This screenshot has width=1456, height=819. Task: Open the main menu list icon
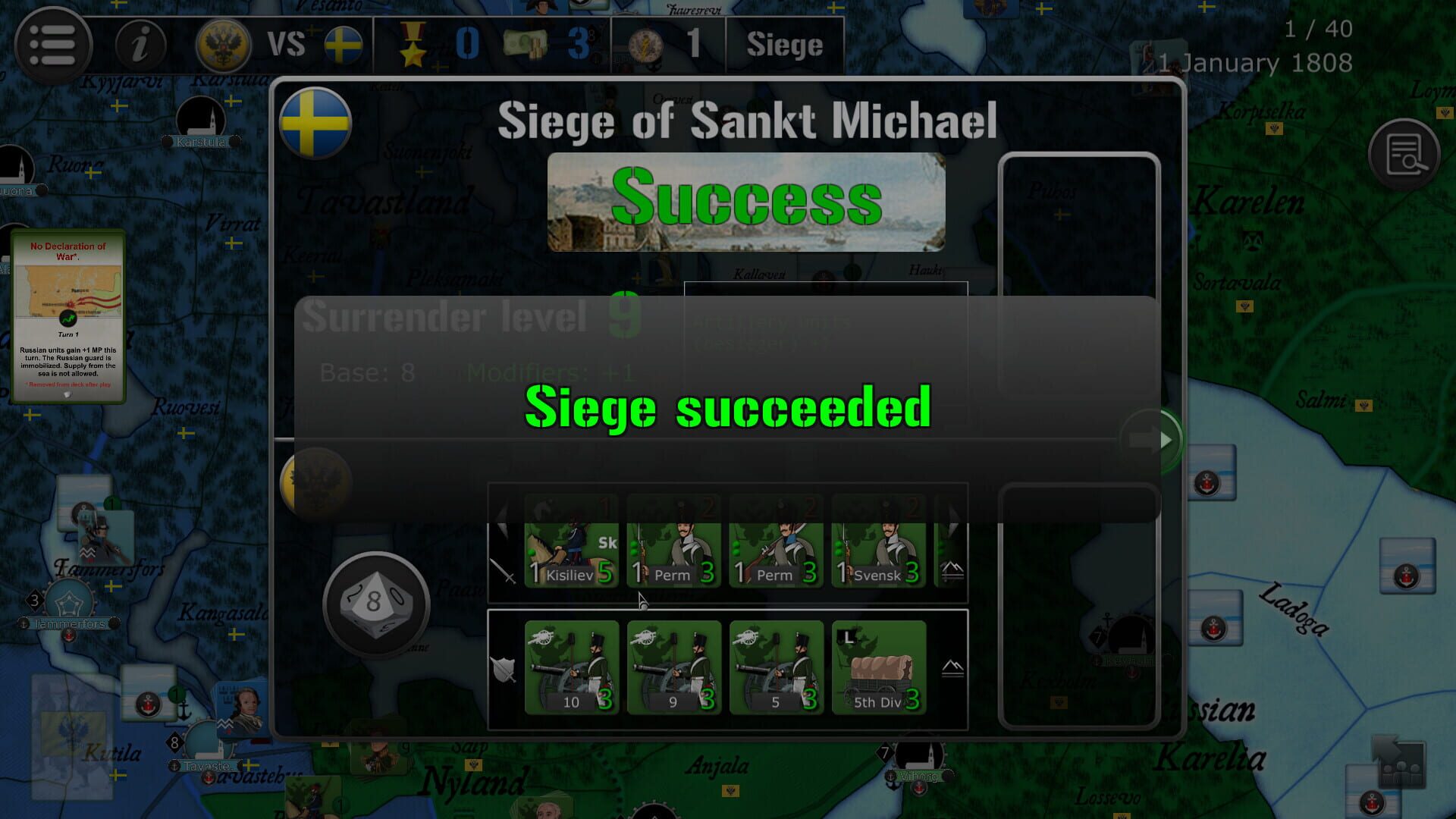tap(53, 44)
